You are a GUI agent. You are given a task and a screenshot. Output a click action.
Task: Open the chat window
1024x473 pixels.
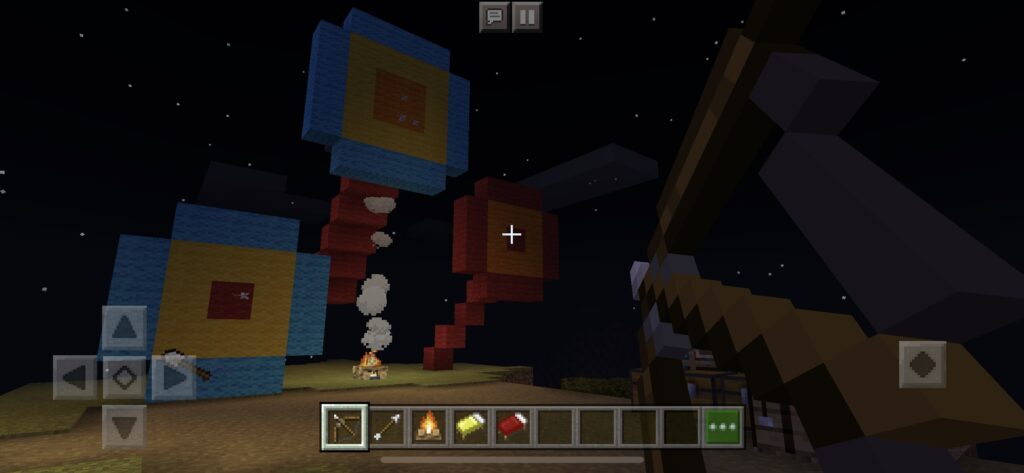point(494,16)
